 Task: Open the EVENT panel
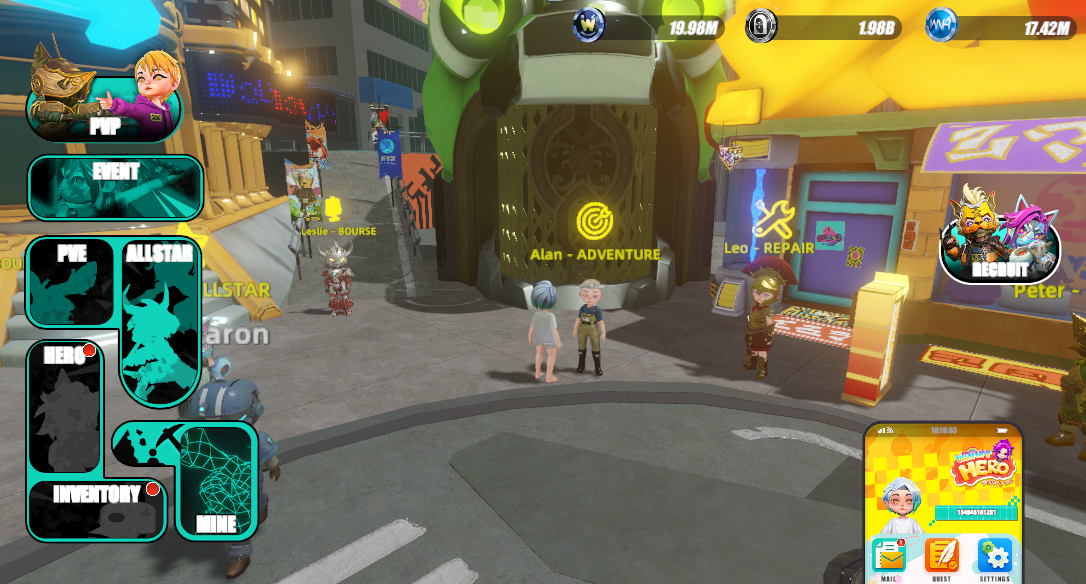(x=115, y=188)
